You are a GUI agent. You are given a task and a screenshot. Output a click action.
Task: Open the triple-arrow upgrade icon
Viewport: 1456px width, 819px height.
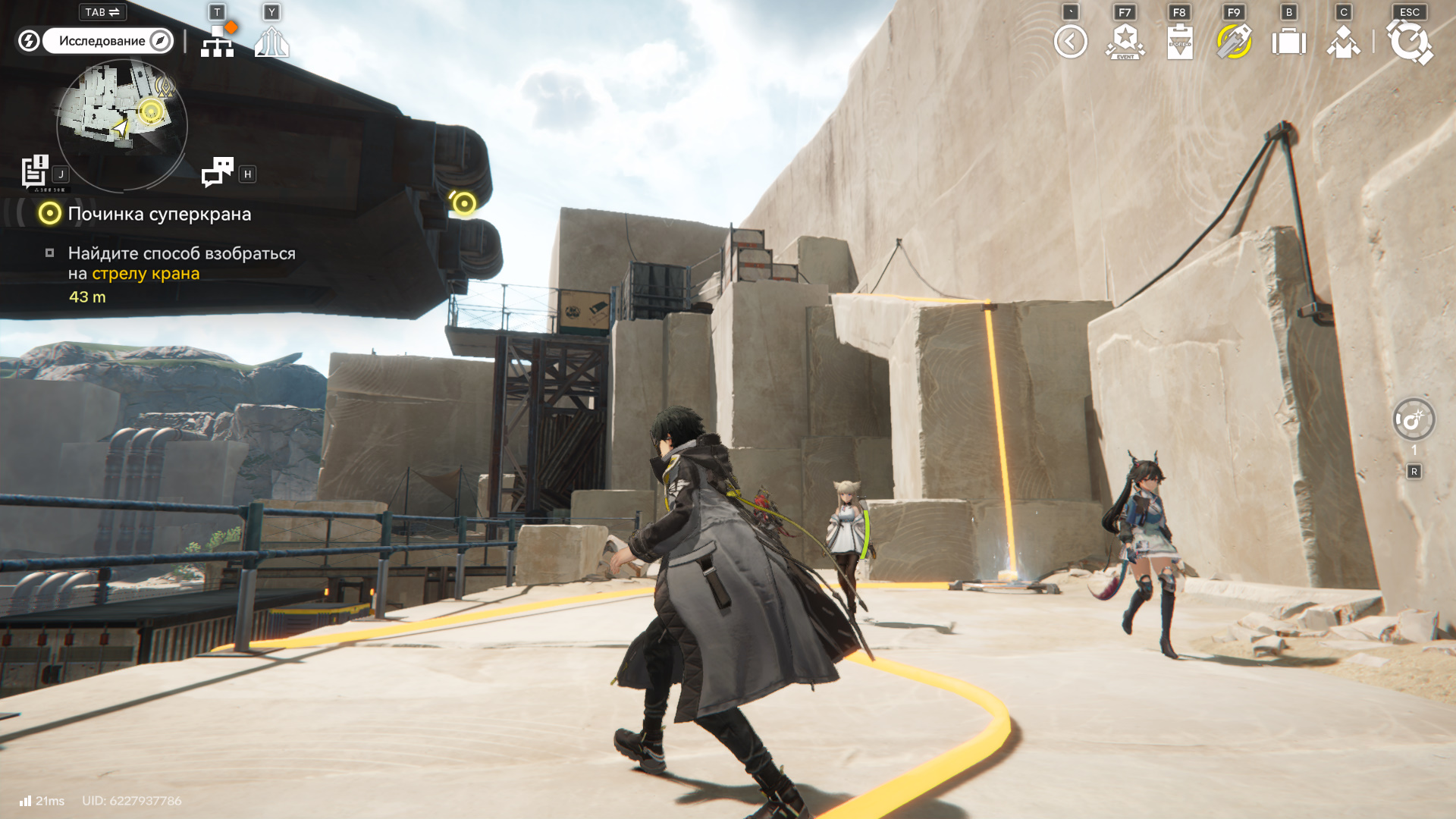click(x=271, y=42)
